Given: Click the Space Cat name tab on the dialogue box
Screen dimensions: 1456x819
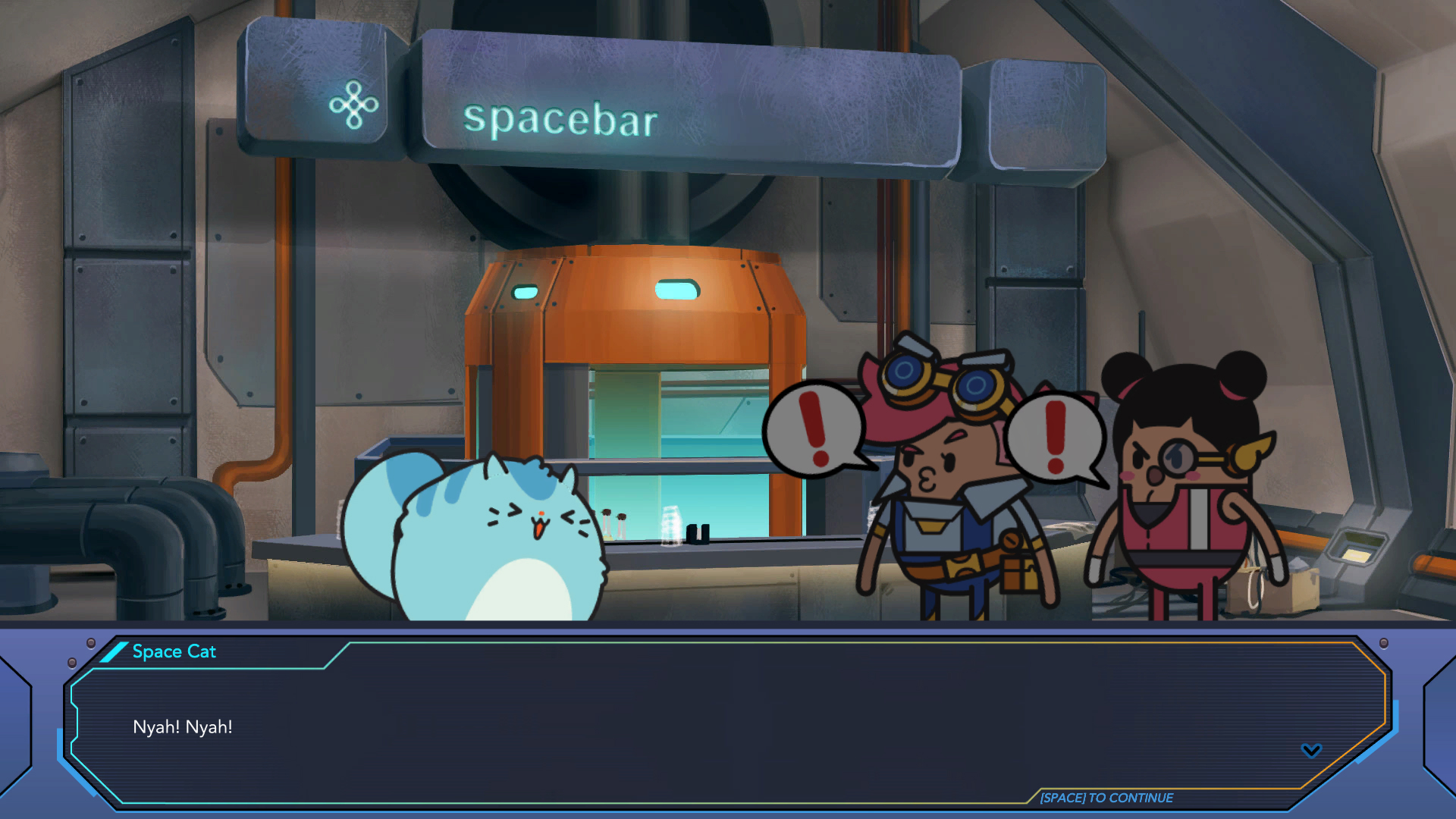Looking at the screenshot, I should click(173, 651).
